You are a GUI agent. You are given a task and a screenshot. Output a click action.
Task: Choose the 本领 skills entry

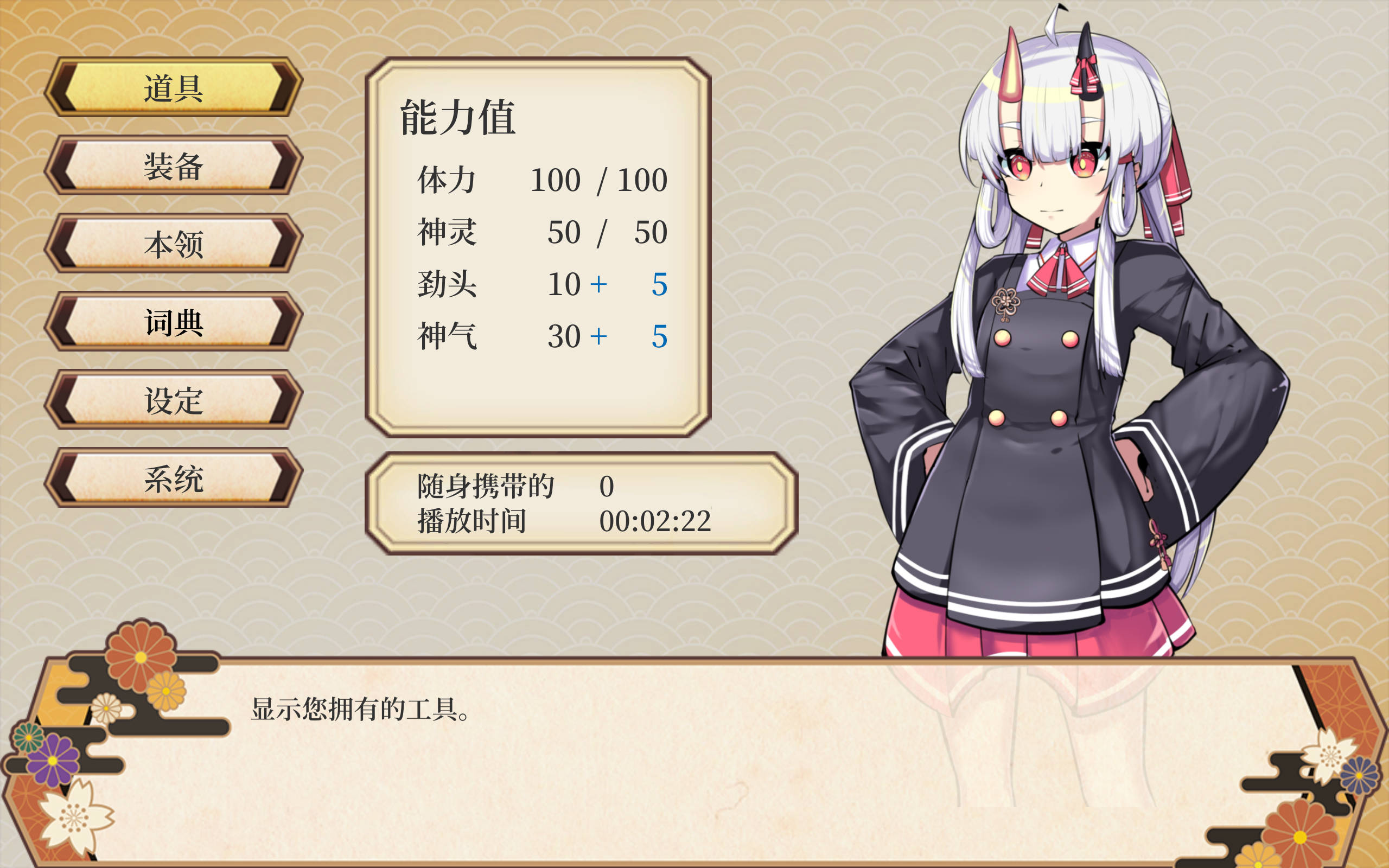173,244
